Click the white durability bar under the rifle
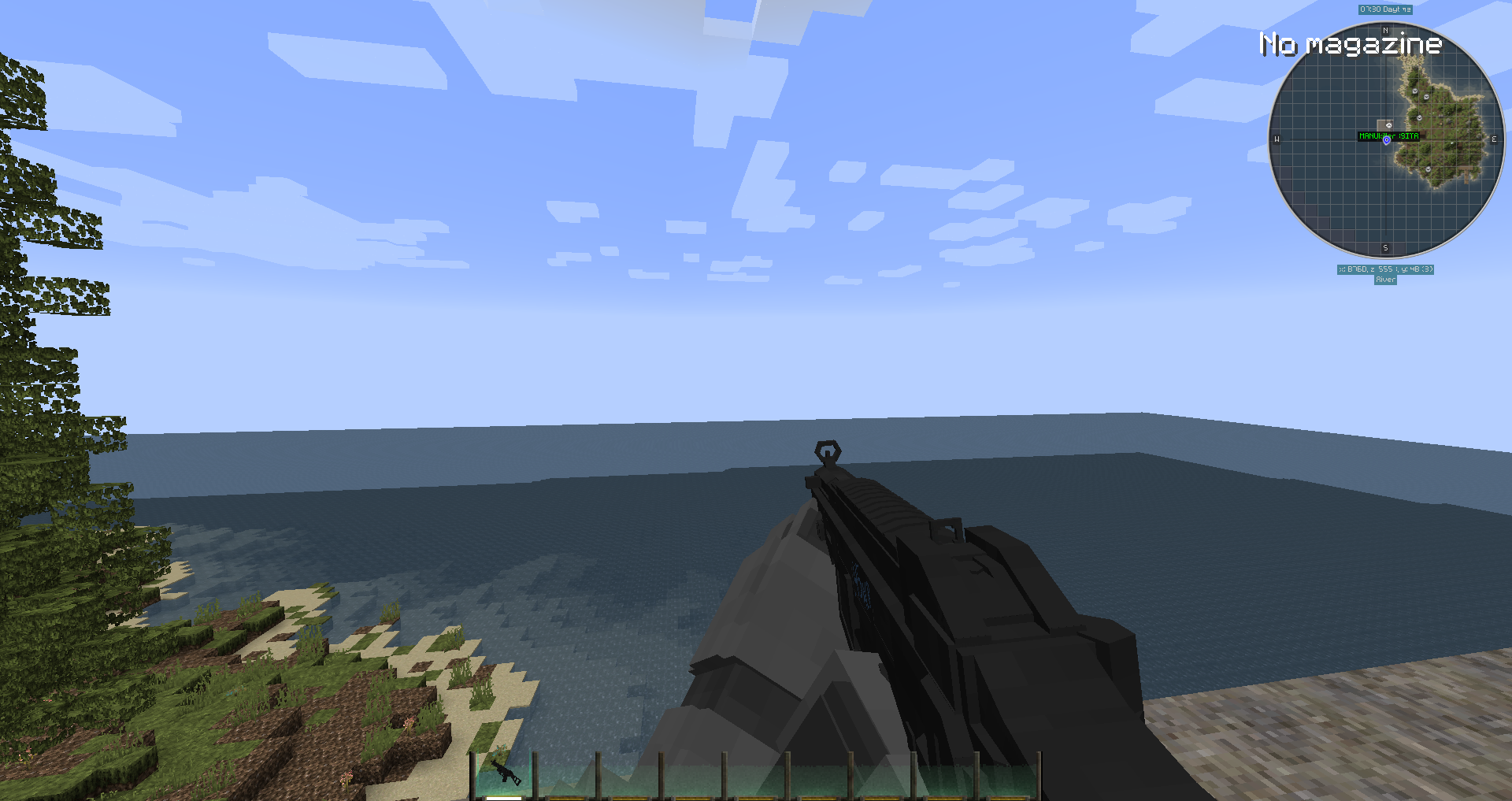 (504, 797)
